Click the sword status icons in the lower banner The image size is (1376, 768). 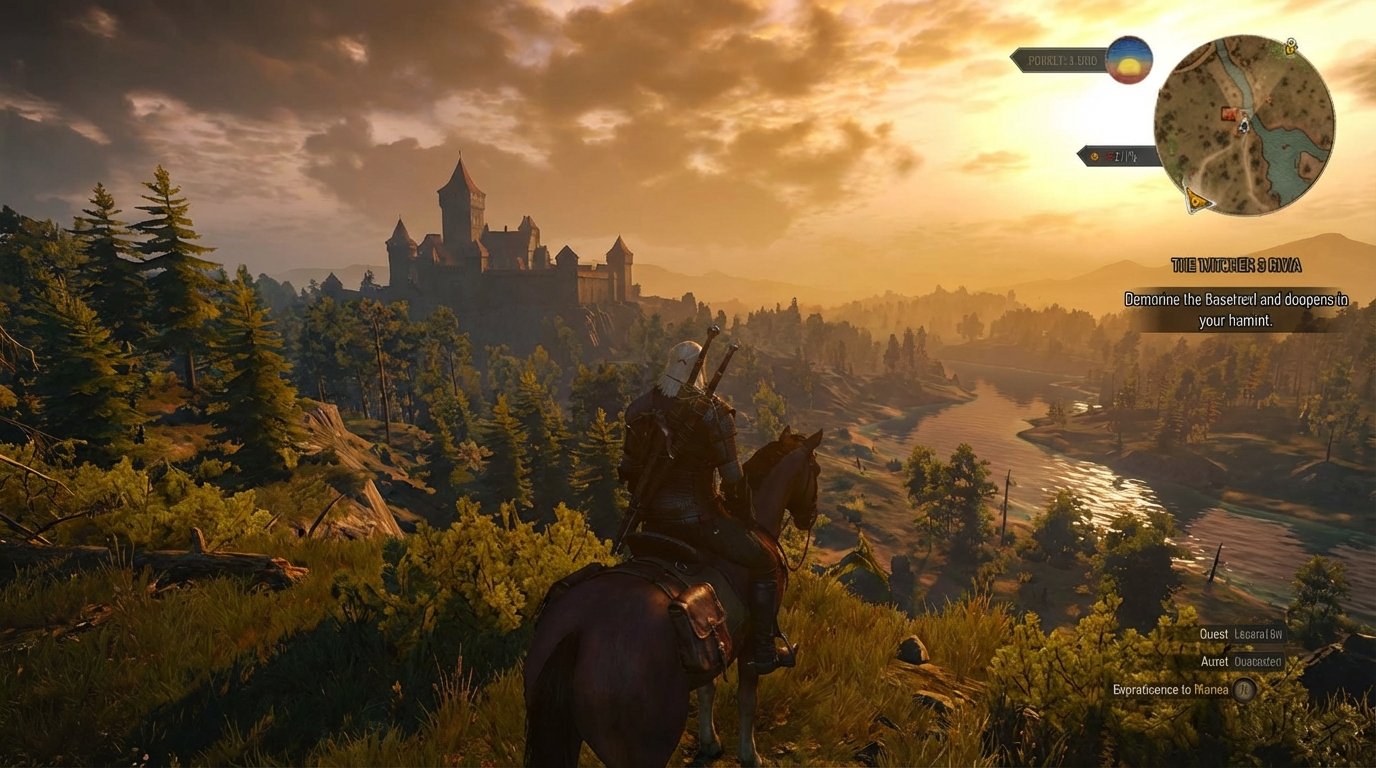pos(1125,156)
